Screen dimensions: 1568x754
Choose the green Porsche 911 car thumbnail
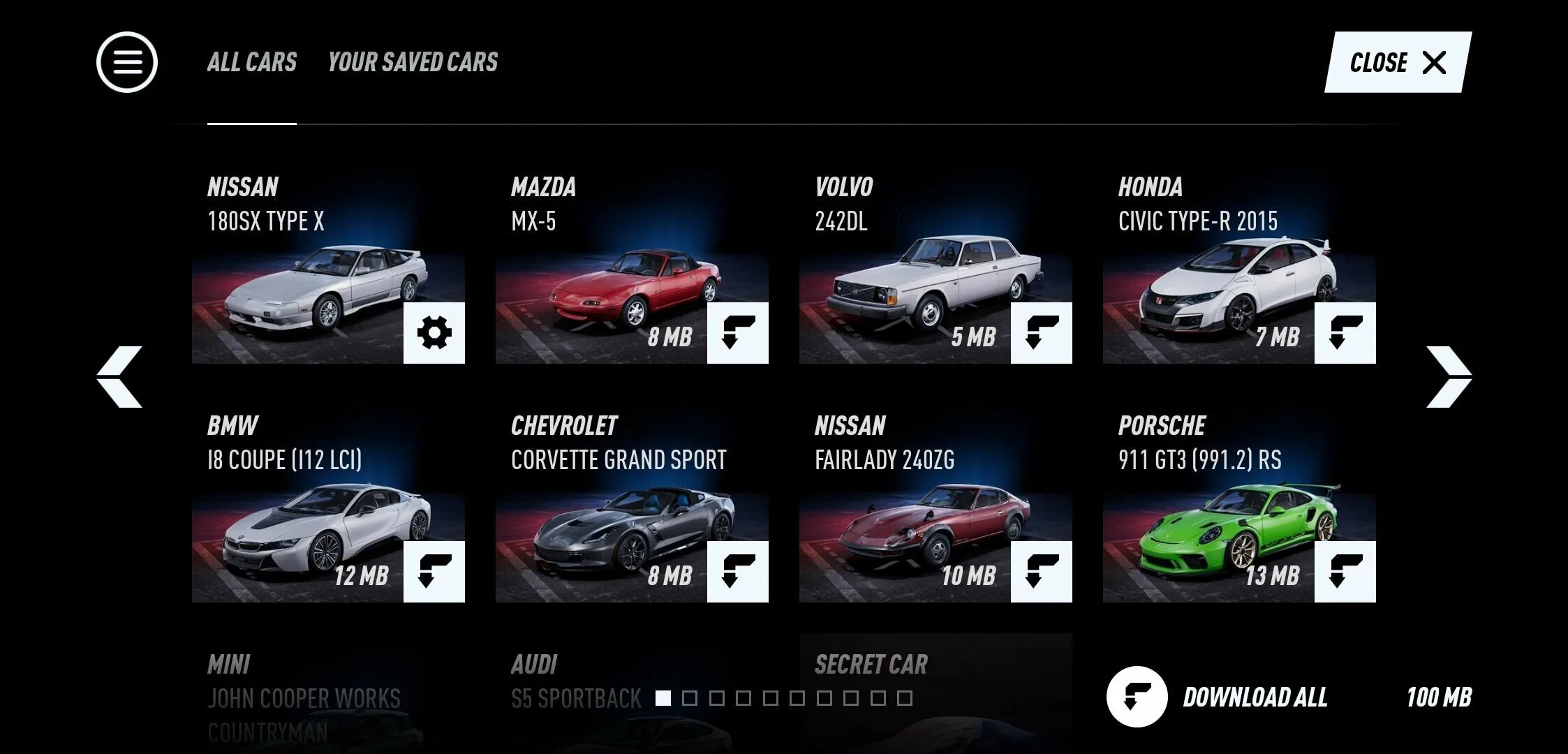[1215, 539]
